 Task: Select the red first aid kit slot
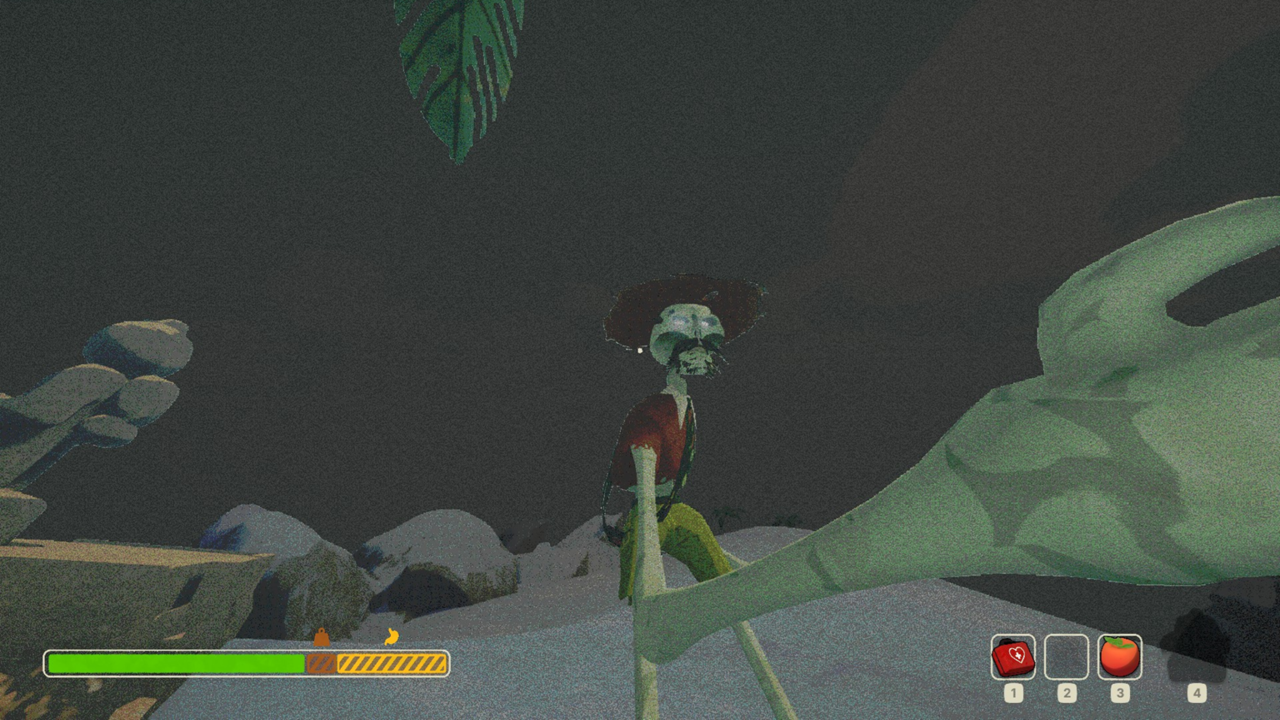1013,657
